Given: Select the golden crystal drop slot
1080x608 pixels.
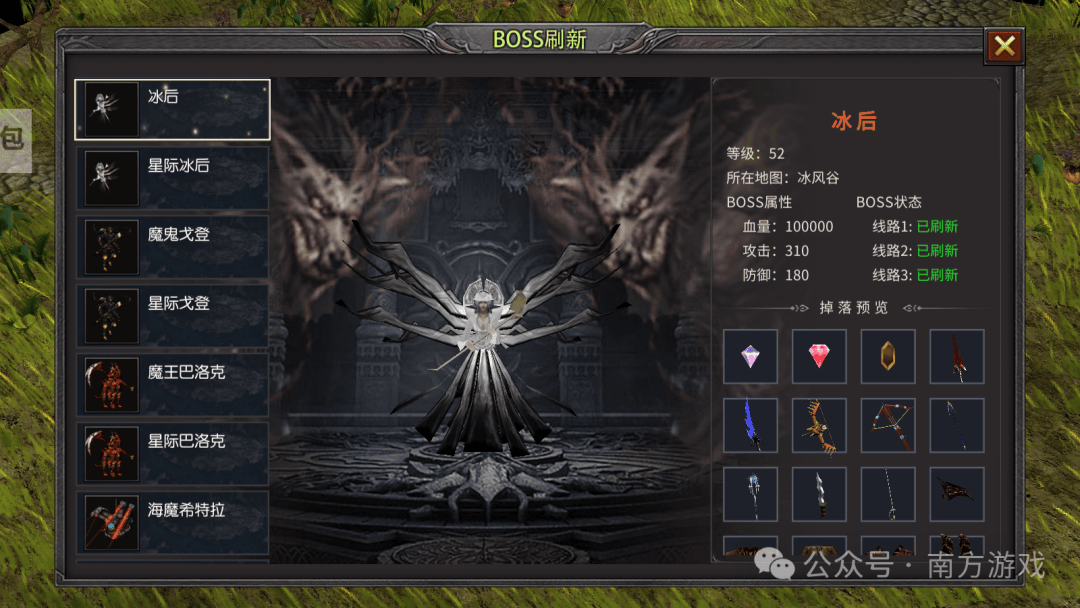Looking at the screenshot, I should point(888,356).
